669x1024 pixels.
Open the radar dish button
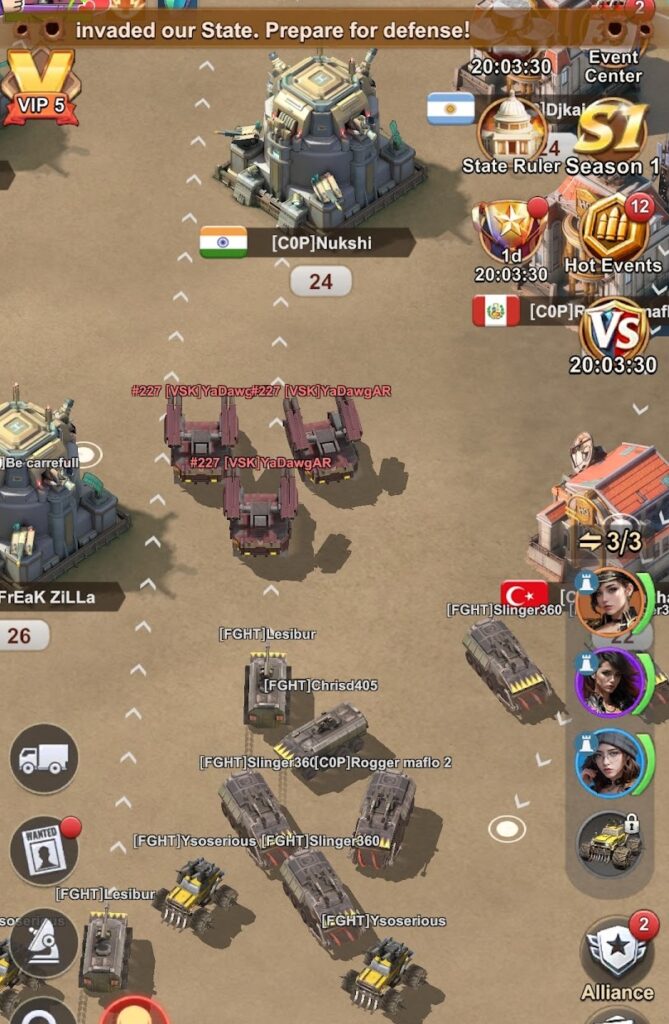[x=42, y=942]
